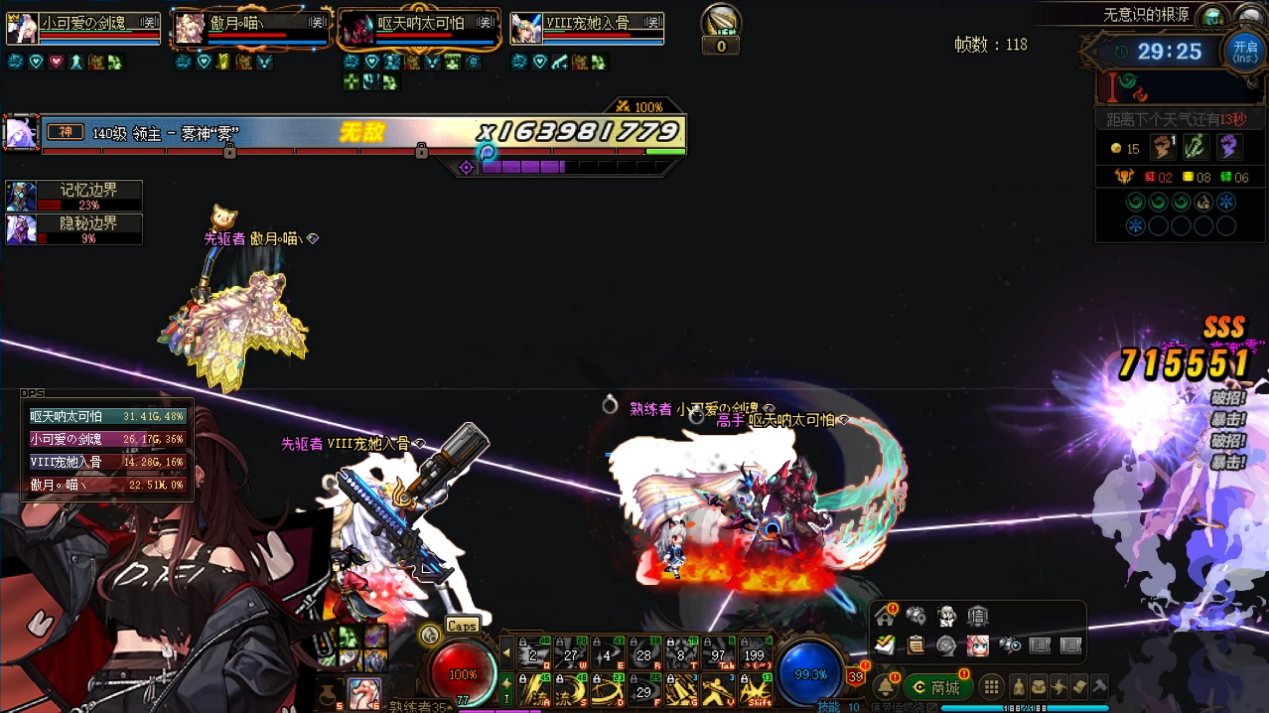1269x713 pixels.
Task: Click the 隐秘边界 progress entry
Action: pos(74,229)
